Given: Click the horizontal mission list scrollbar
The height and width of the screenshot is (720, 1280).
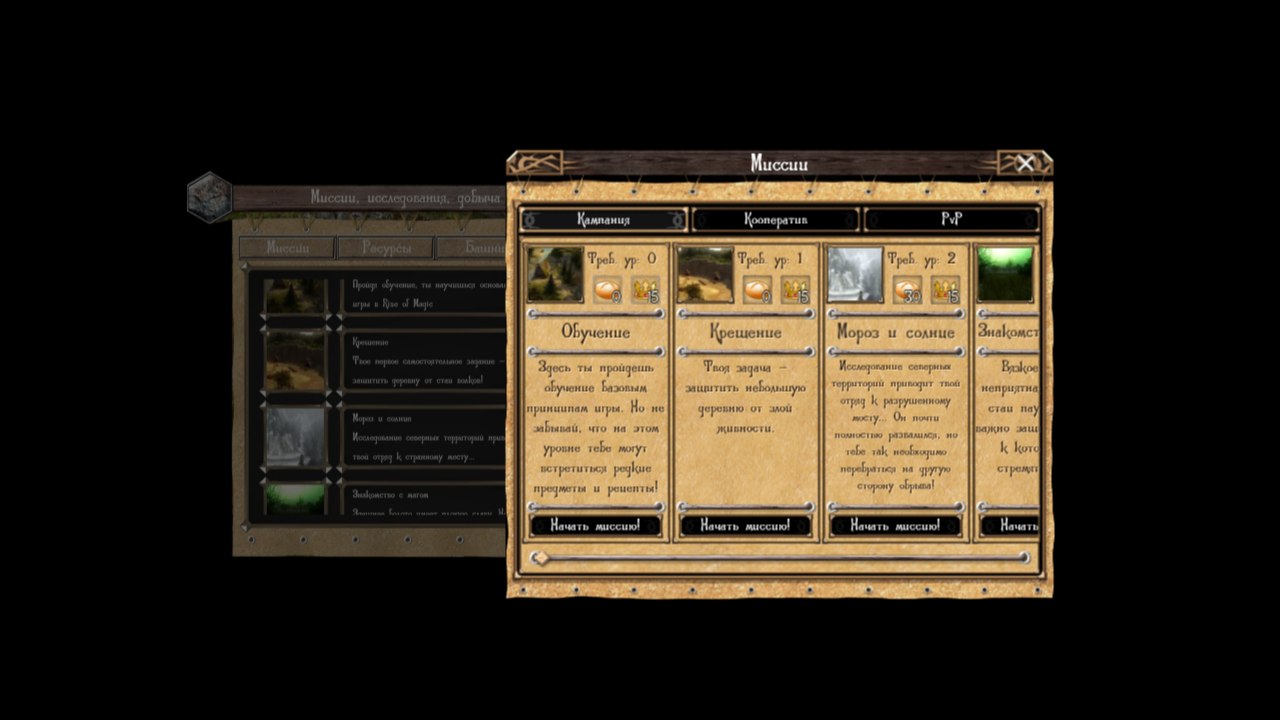Looking at the screenshot, I should [780, 558].
